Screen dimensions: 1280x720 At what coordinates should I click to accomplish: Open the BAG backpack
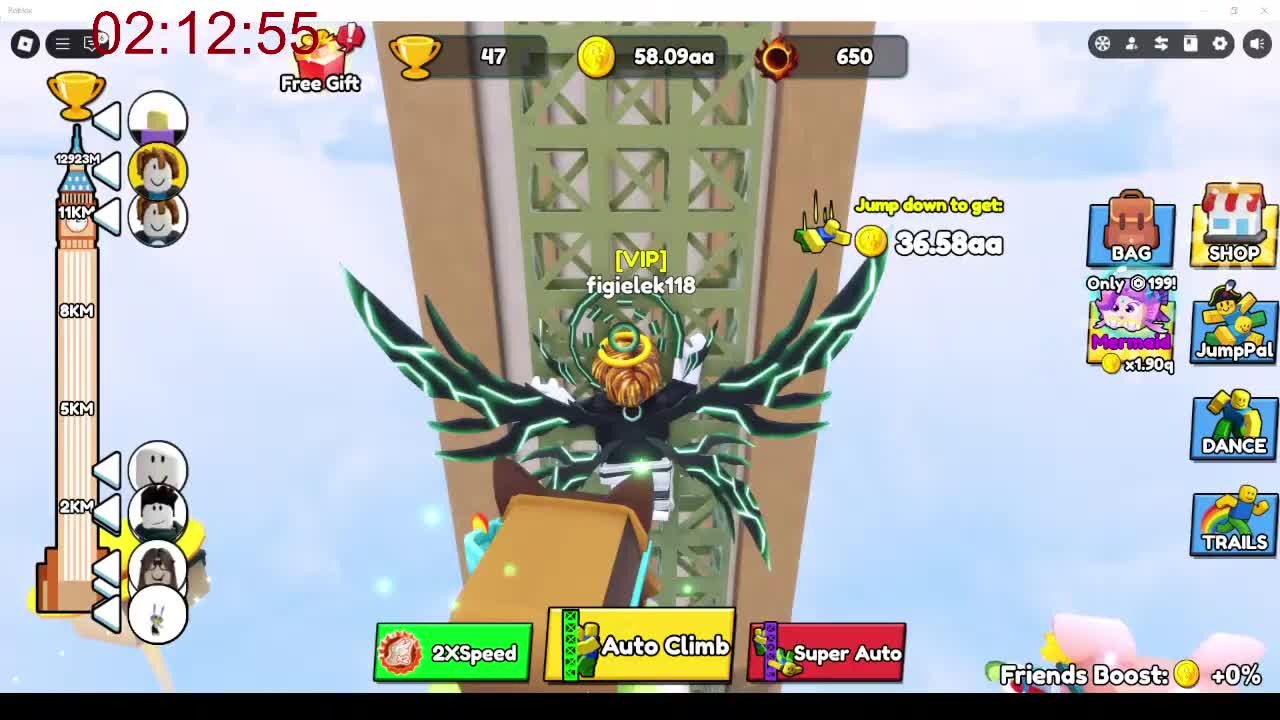[1131, 229]
